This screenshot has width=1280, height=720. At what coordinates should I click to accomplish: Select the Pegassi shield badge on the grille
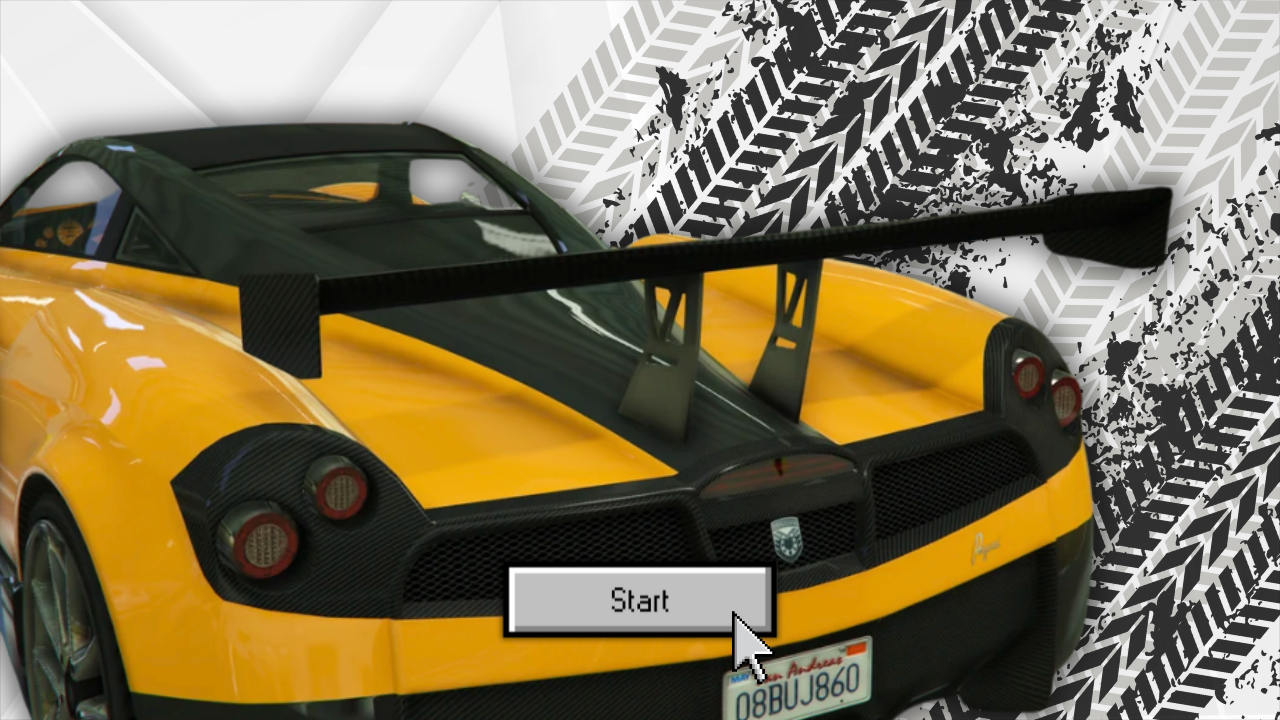(x=789, y=539)
